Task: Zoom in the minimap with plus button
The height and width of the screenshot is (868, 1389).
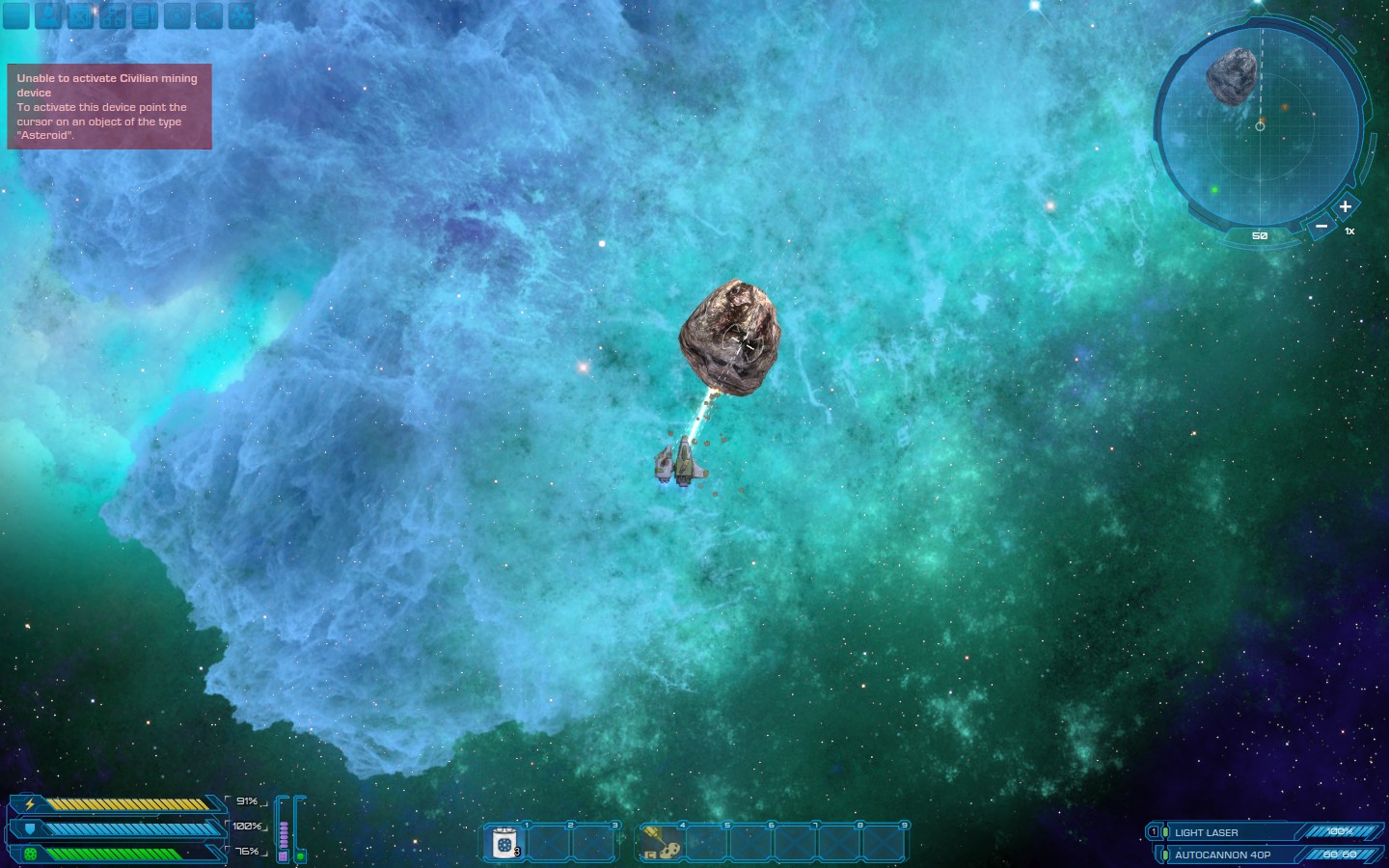Action: point(1345,207)
